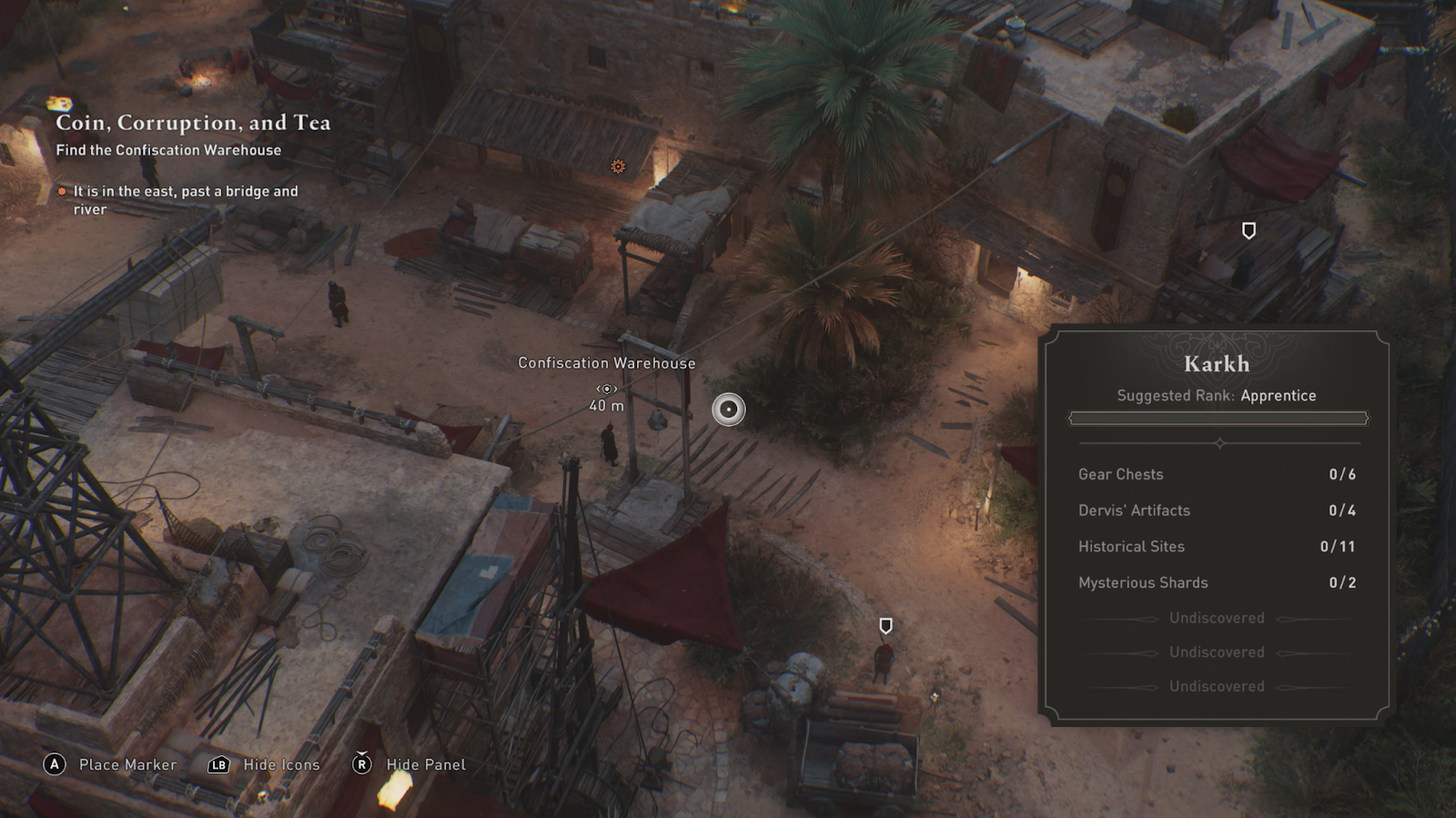Select the shield marker above the cart guard
Screen dimensions: 1456x818
885,626
